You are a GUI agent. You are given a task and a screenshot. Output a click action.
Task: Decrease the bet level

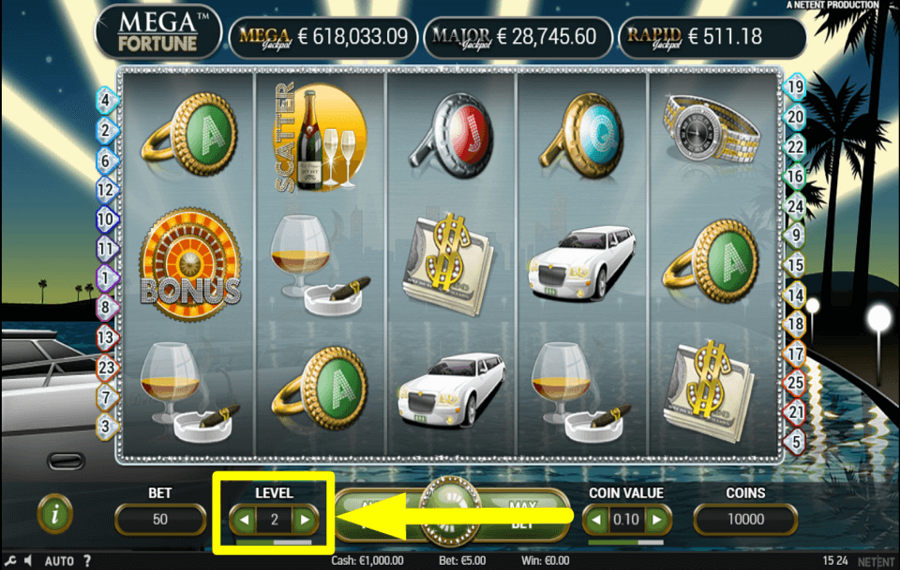point(245,519)
